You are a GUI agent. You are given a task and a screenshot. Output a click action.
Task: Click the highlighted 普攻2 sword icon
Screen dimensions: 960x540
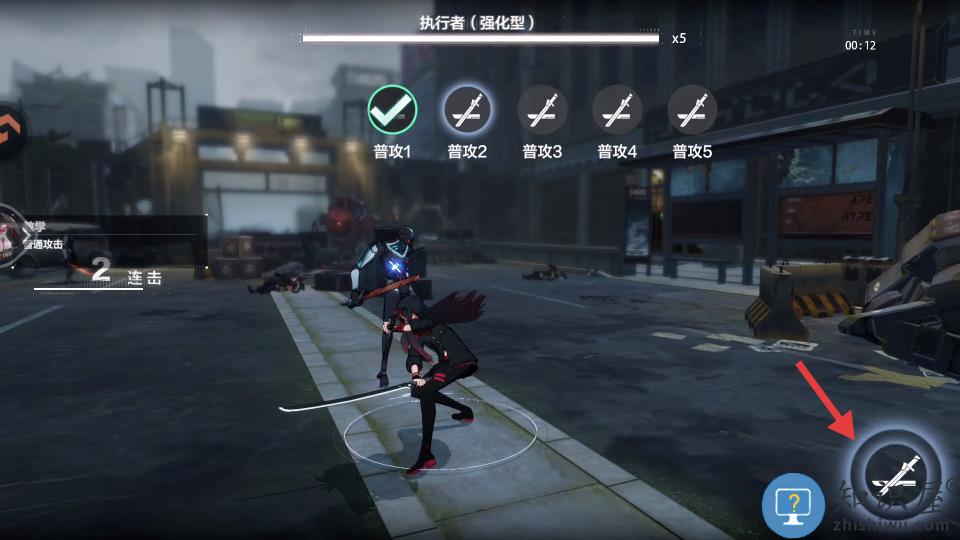[467, 110]
